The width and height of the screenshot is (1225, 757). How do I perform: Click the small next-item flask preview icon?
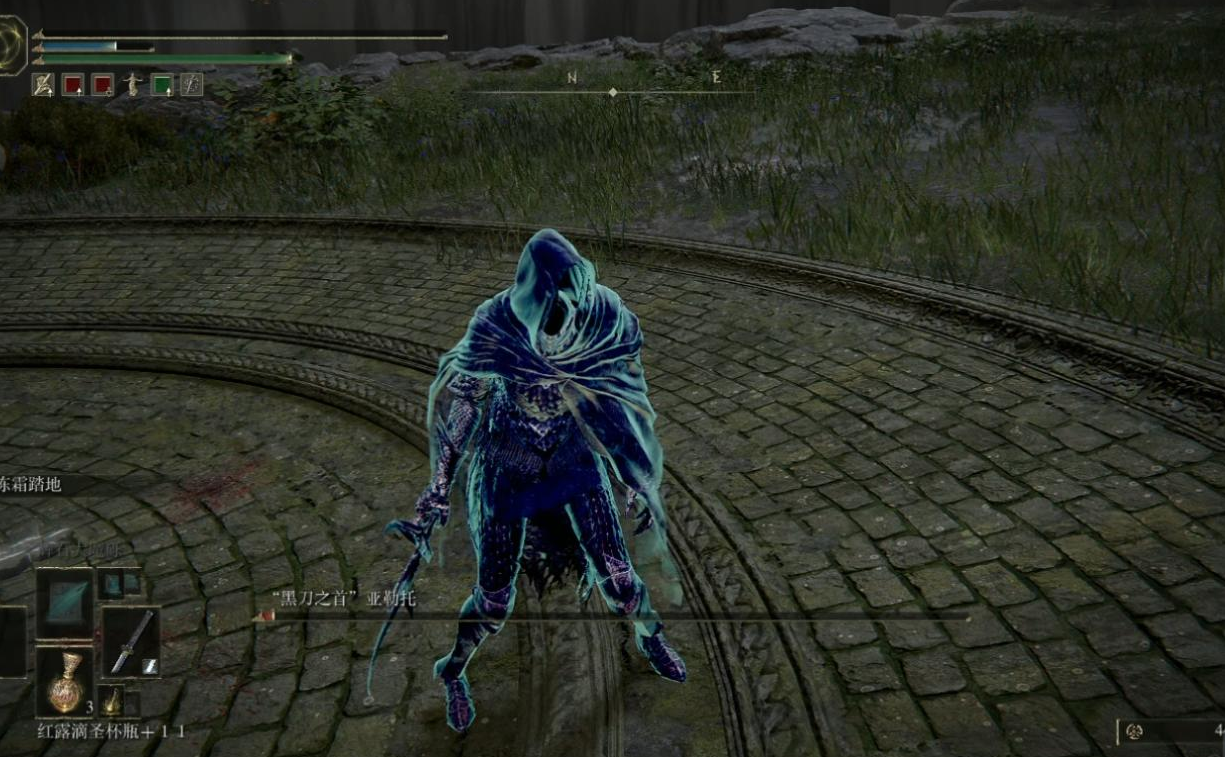112,701
